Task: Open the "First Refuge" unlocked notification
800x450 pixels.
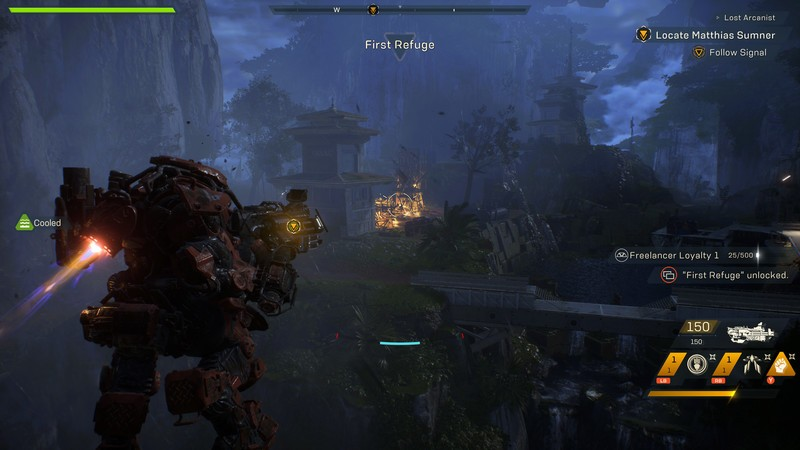Action: click(726, 275)
